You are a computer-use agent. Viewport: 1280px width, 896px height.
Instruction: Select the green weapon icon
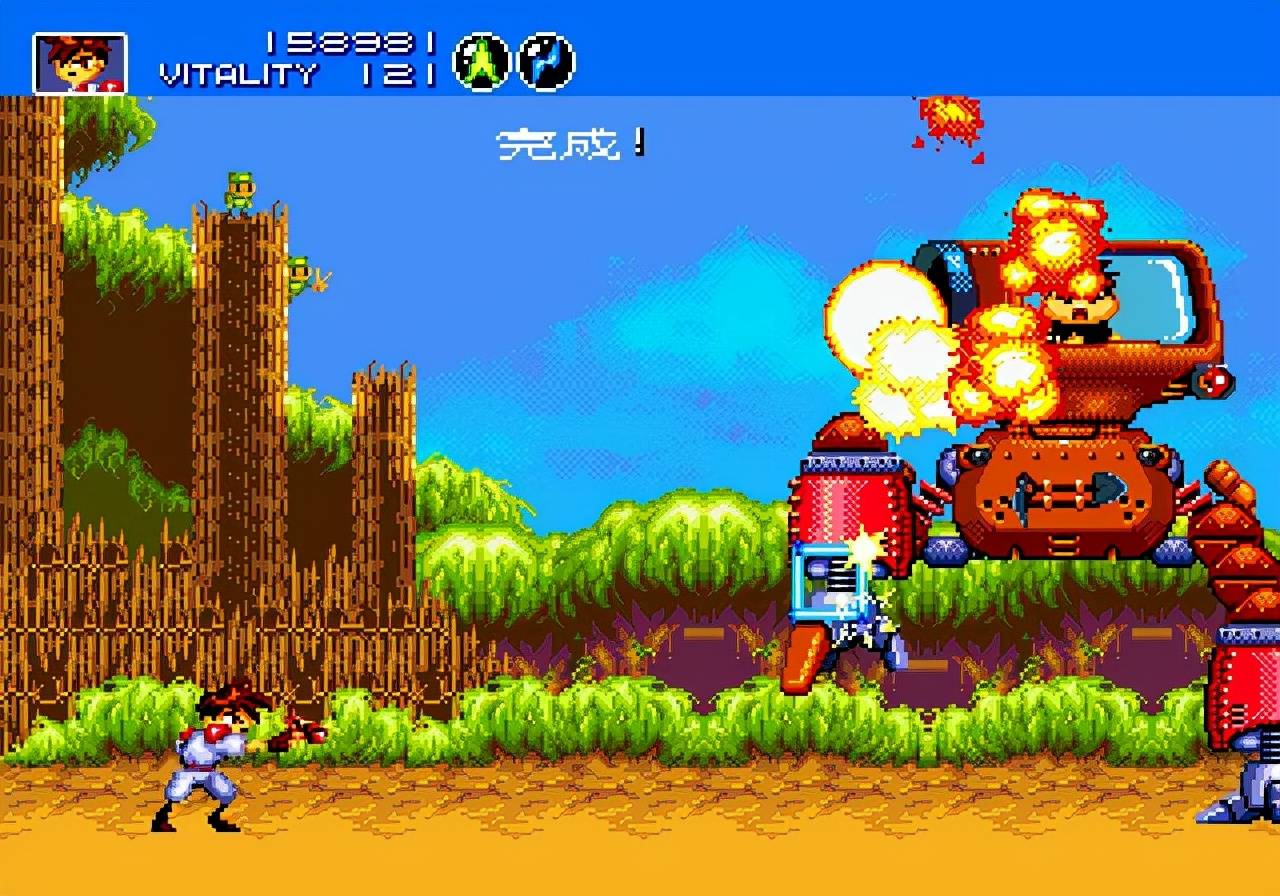click(x=482, y=62)
